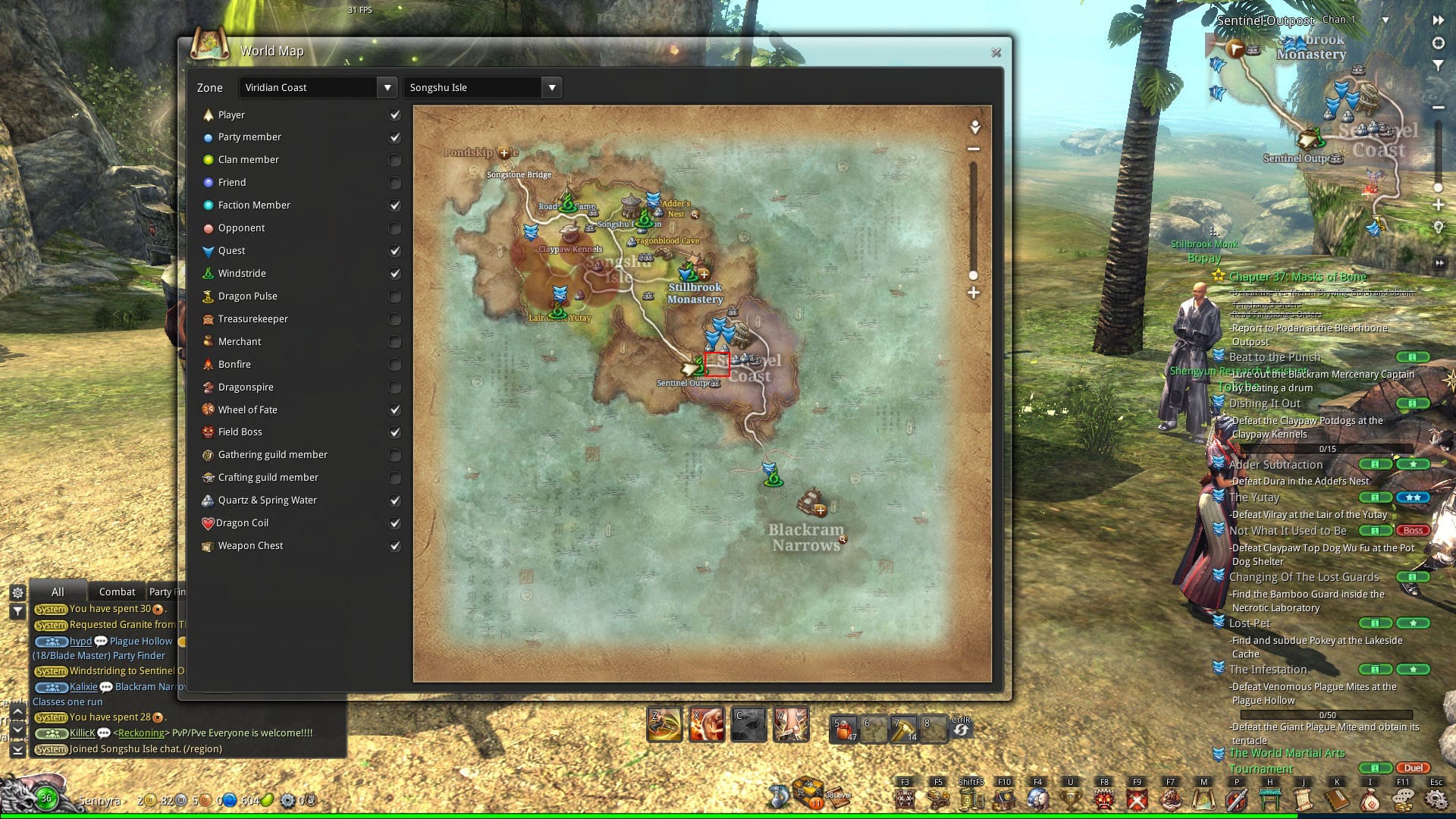
Task: Close the World Map window
Action: [996, 52]
